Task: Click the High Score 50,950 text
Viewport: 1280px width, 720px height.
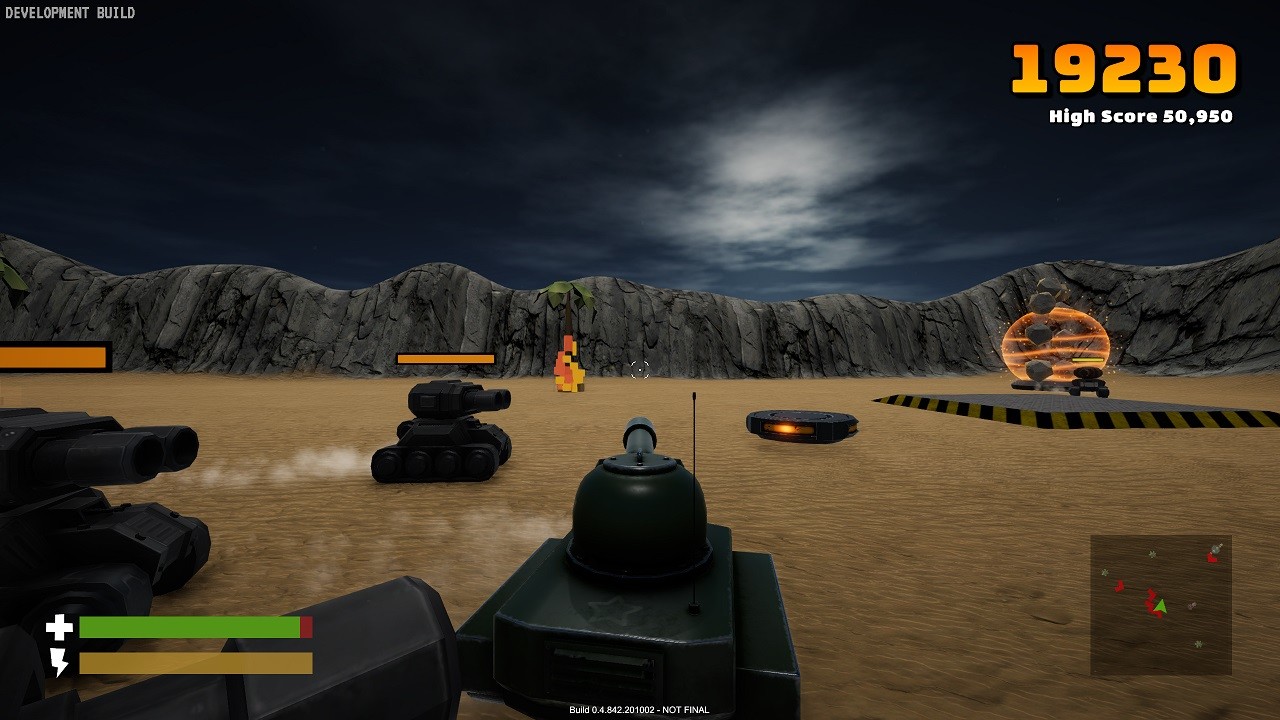Action: pyautogui.click(x=1140, y=116)
